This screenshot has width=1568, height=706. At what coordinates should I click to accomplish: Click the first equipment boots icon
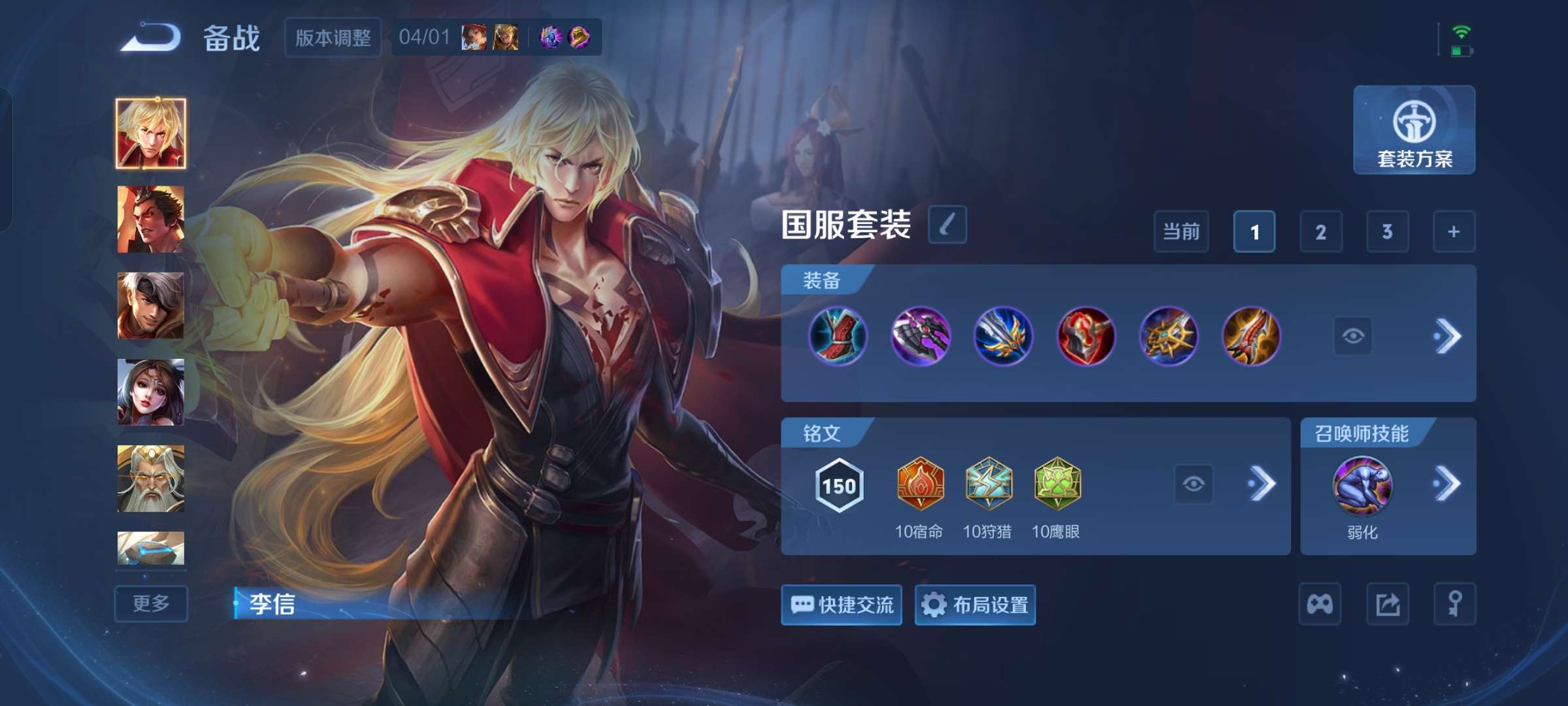pyautogui.click(x=838, y=335)
